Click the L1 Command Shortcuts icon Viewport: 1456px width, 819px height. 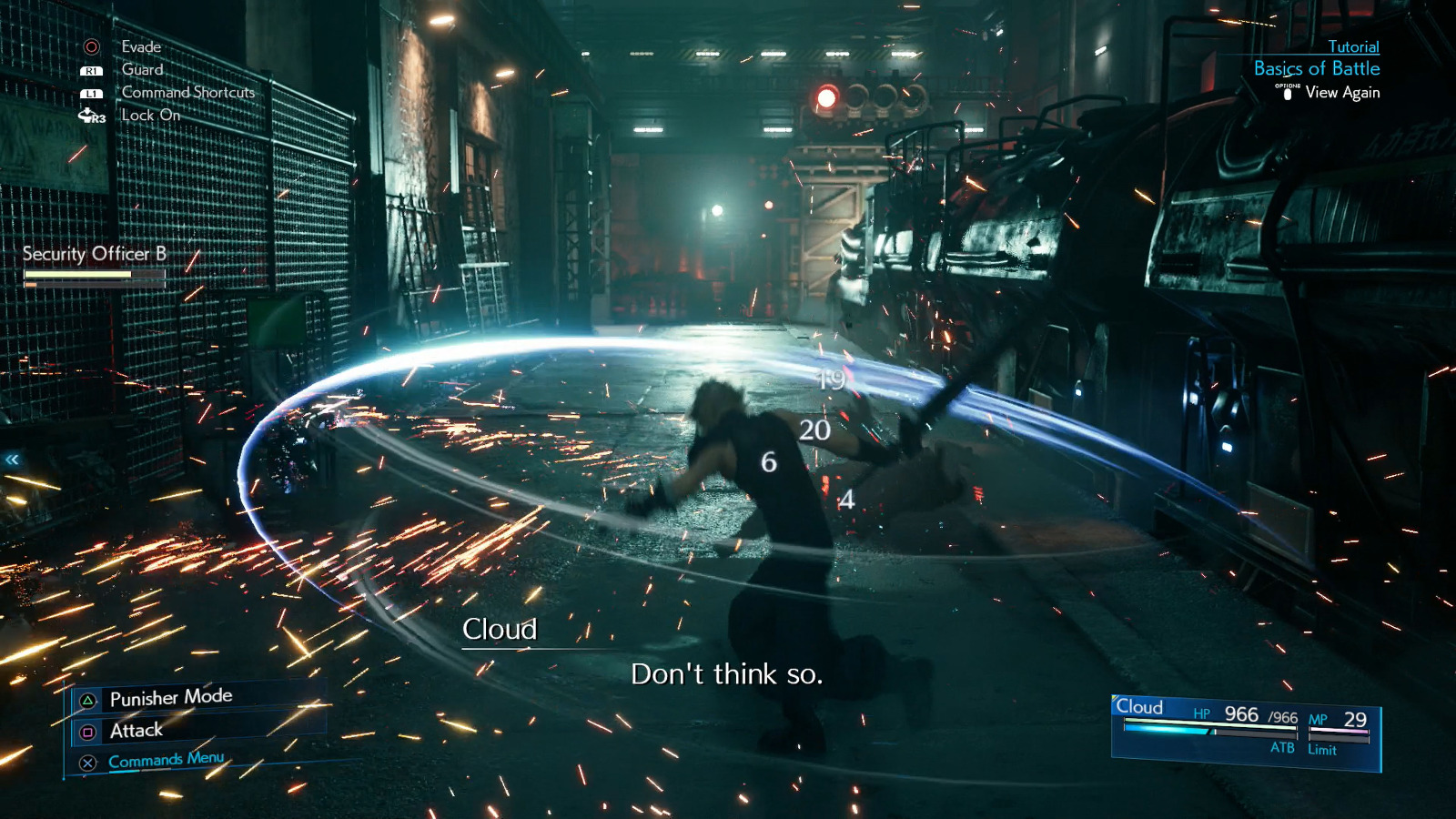pyautogui.click(x=91, y=92)
